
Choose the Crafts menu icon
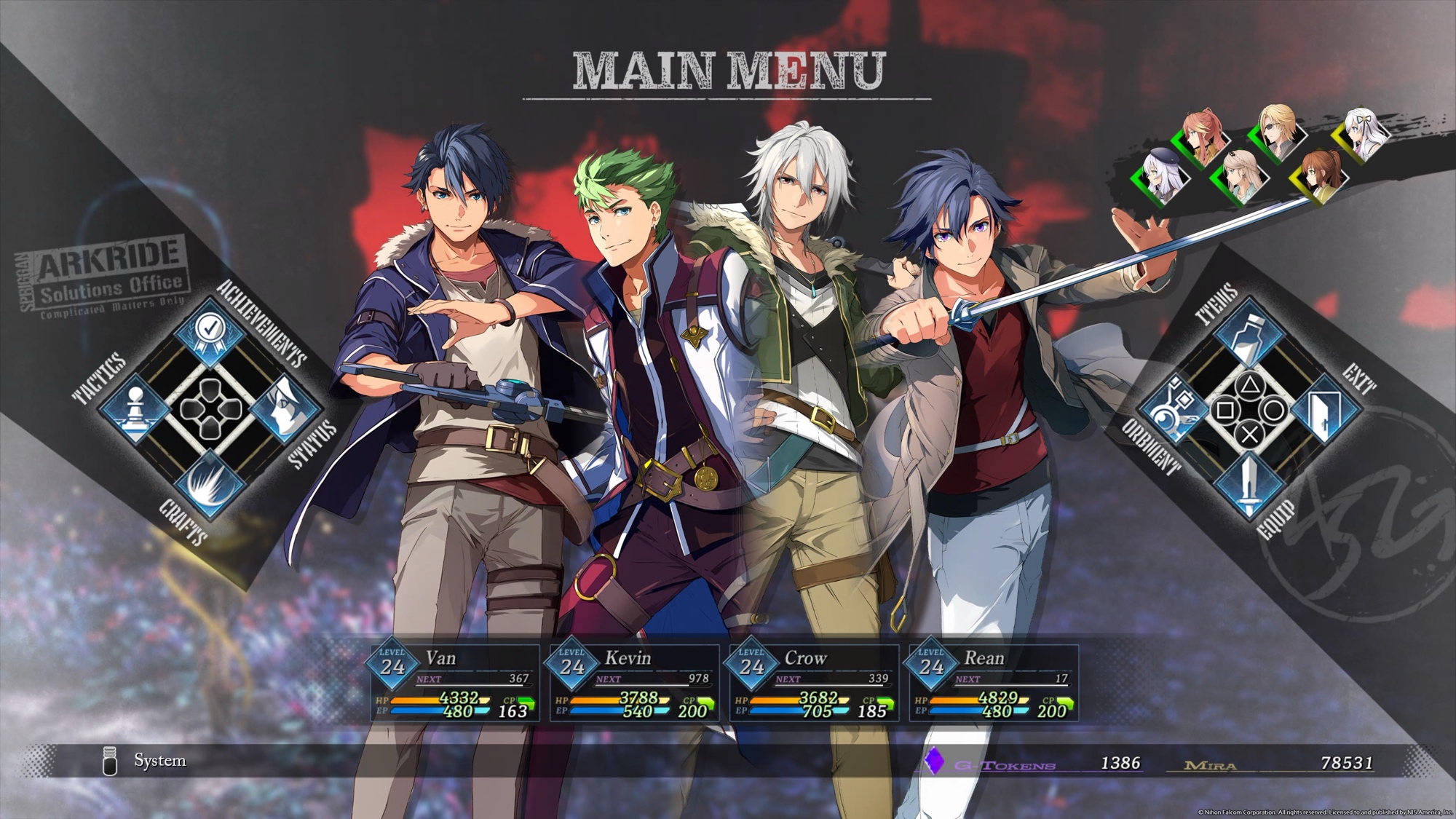[209, 483]
